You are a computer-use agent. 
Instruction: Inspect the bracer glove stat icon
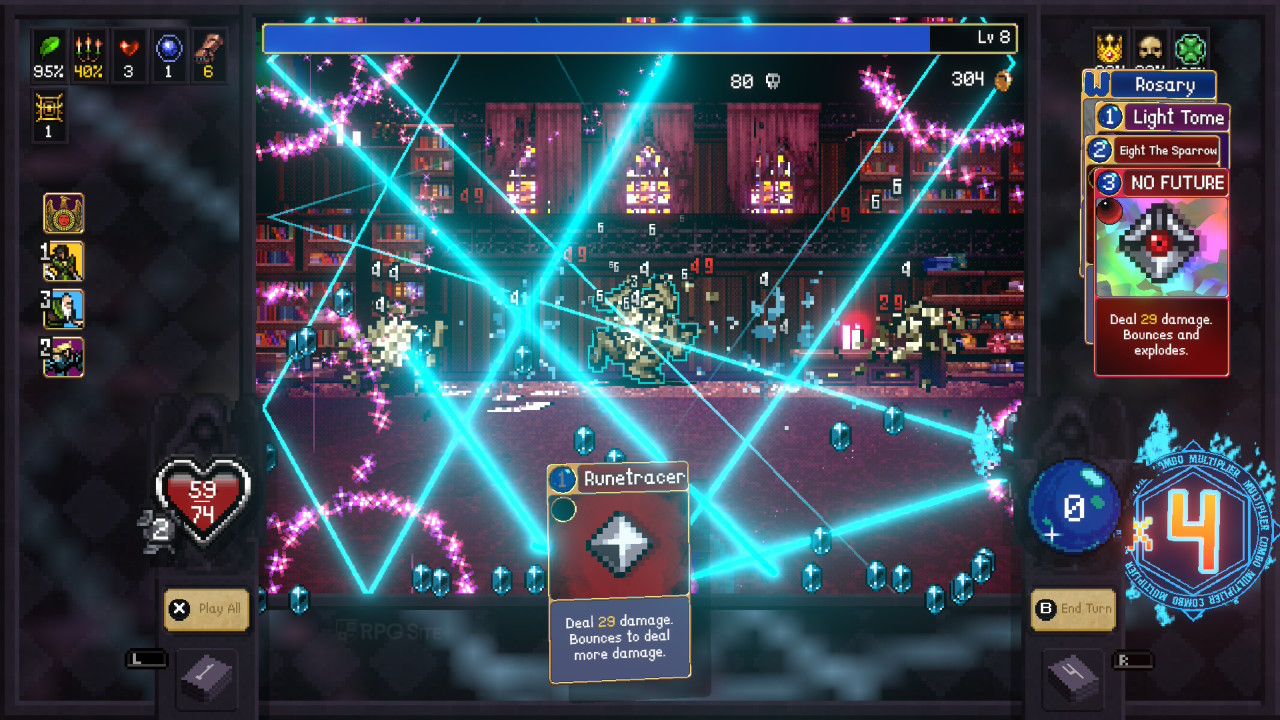click(x=208, y=48)
